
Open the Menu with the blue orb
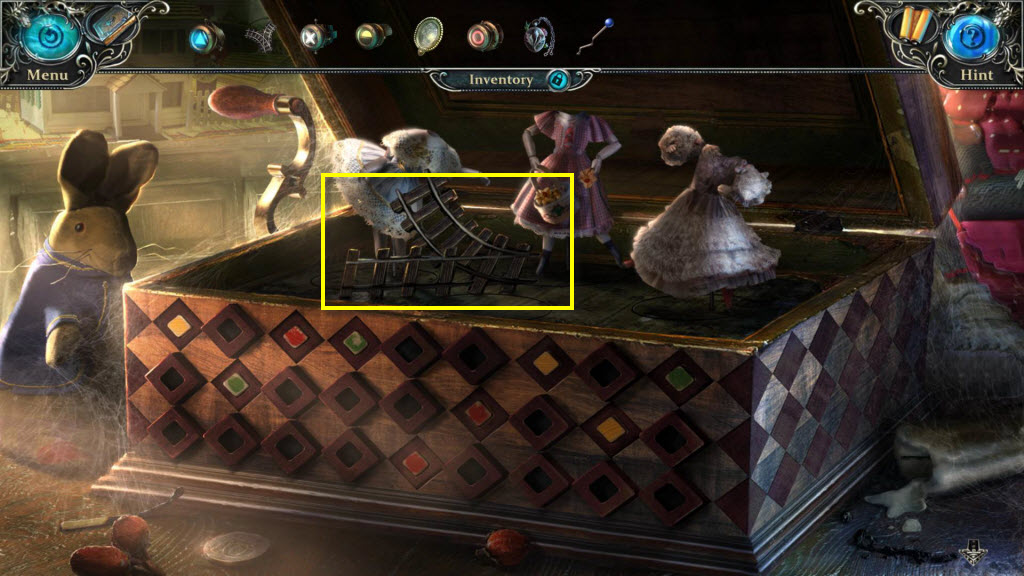[43, 35]
